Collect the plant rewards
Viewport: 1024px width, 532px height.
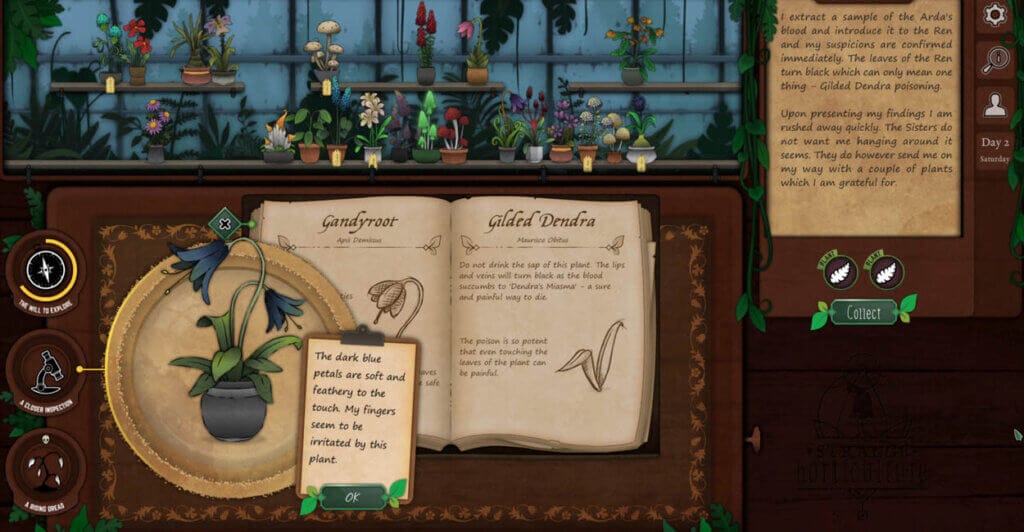tap(863, 313)
